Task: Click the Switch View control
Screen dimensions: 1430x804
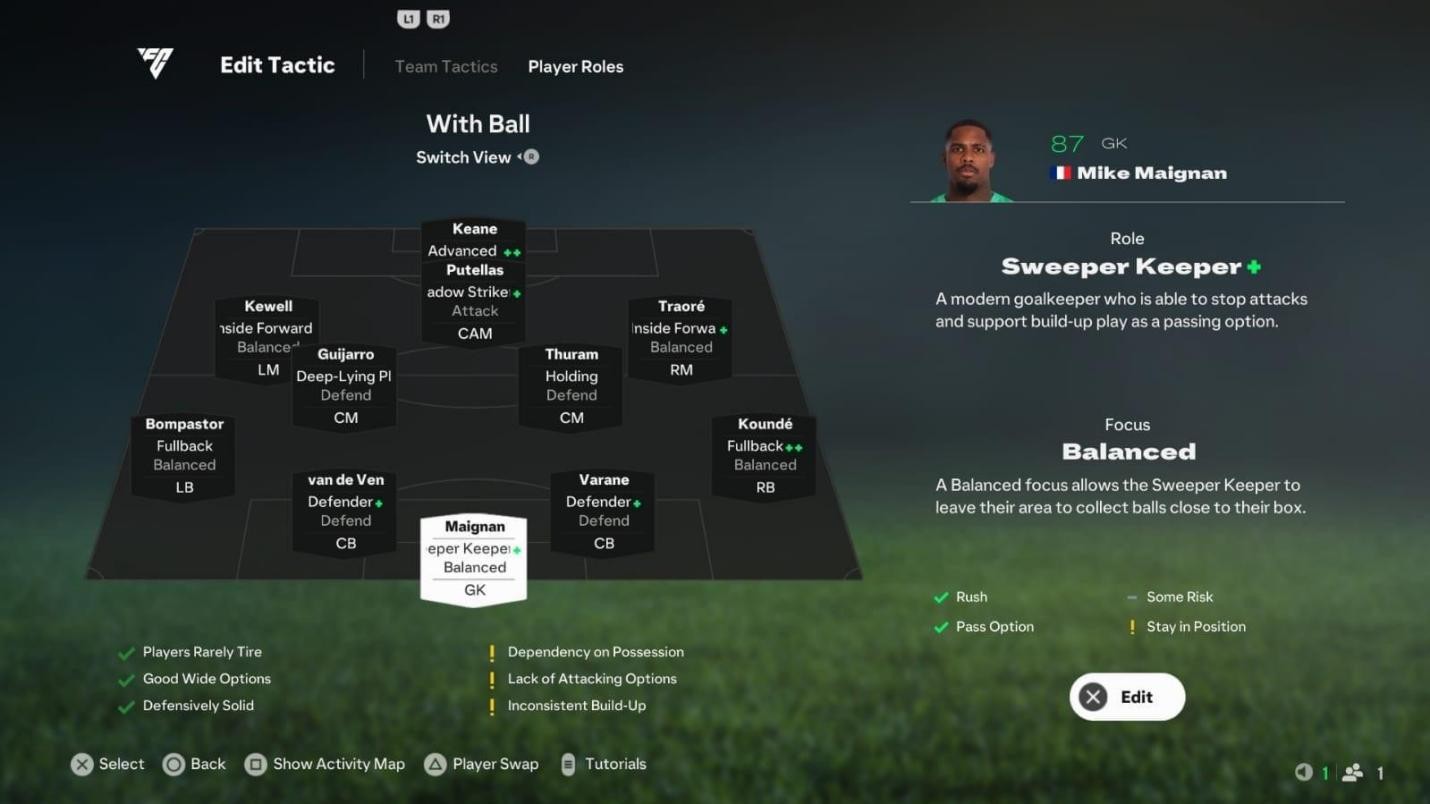Action: tap(477, 157)
